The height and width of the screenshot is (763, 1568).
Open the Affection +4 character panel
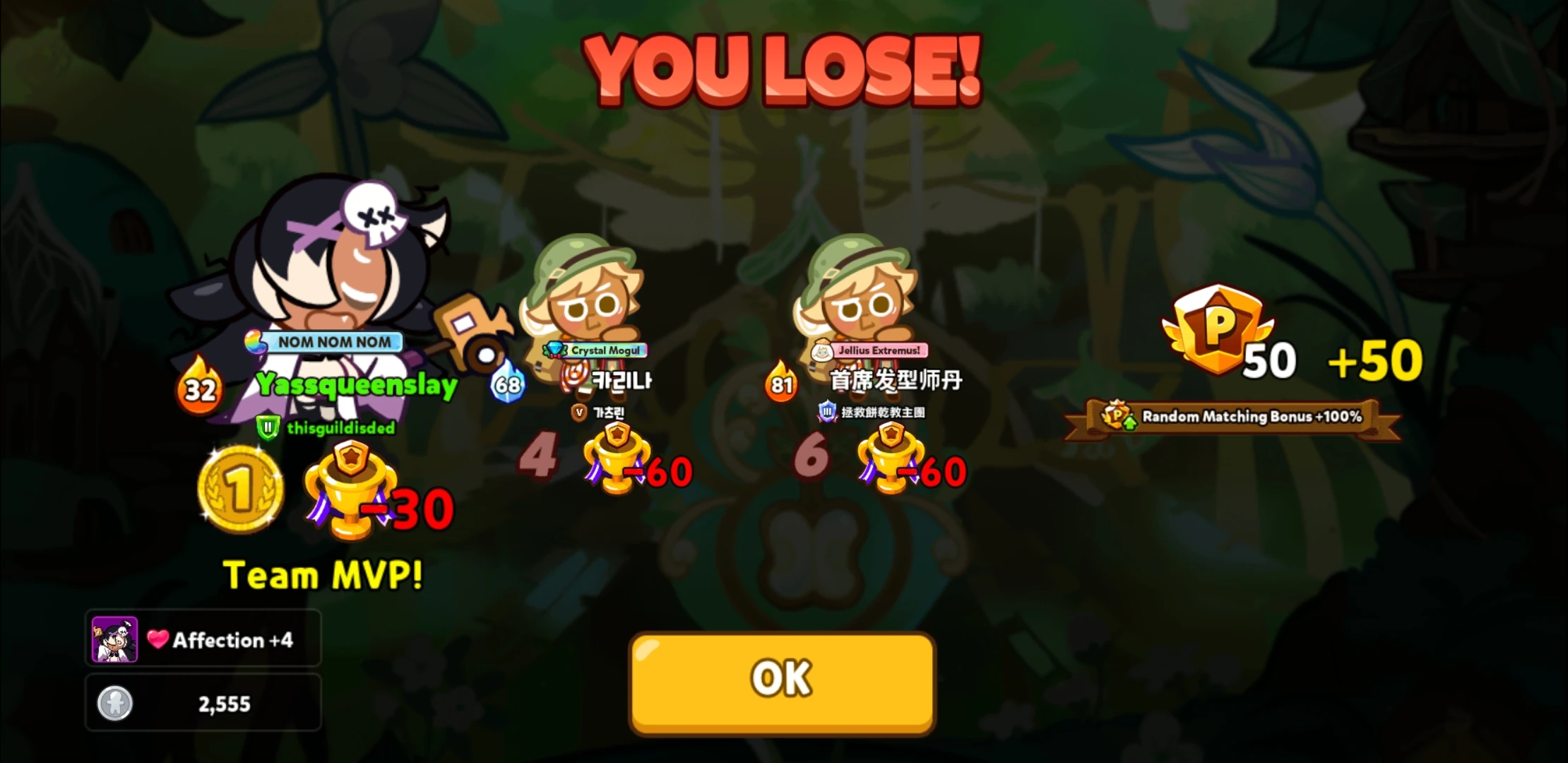203,638
